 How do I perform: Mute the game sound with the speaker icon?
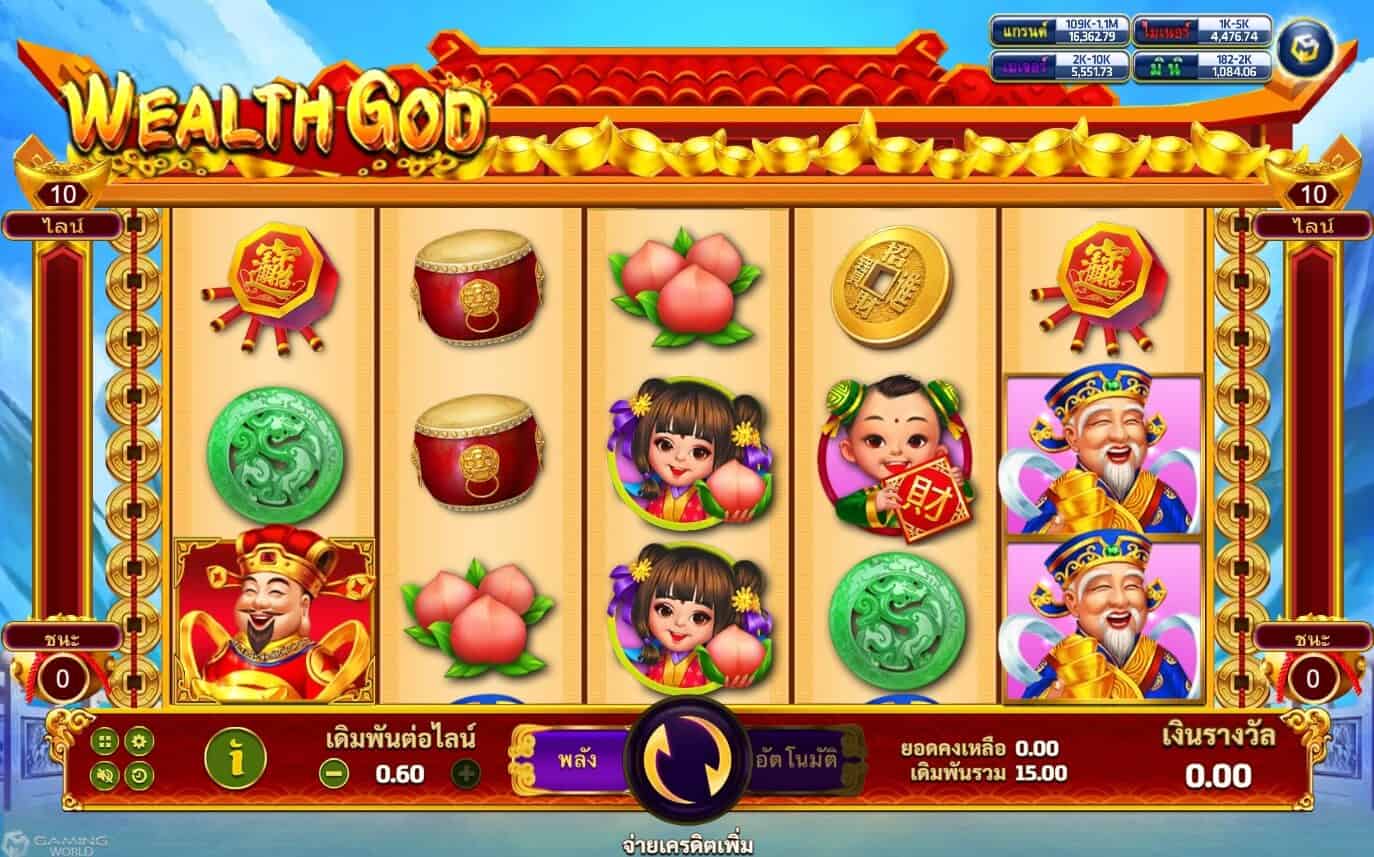(104, 775)
